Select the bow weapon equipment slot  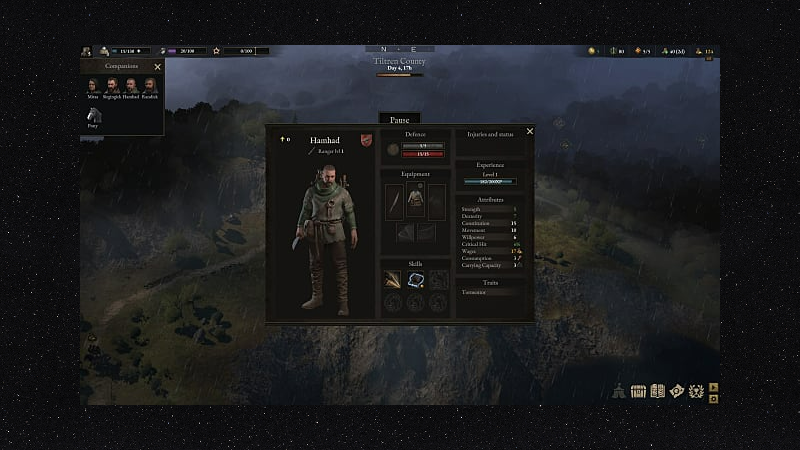click(395, 201)
